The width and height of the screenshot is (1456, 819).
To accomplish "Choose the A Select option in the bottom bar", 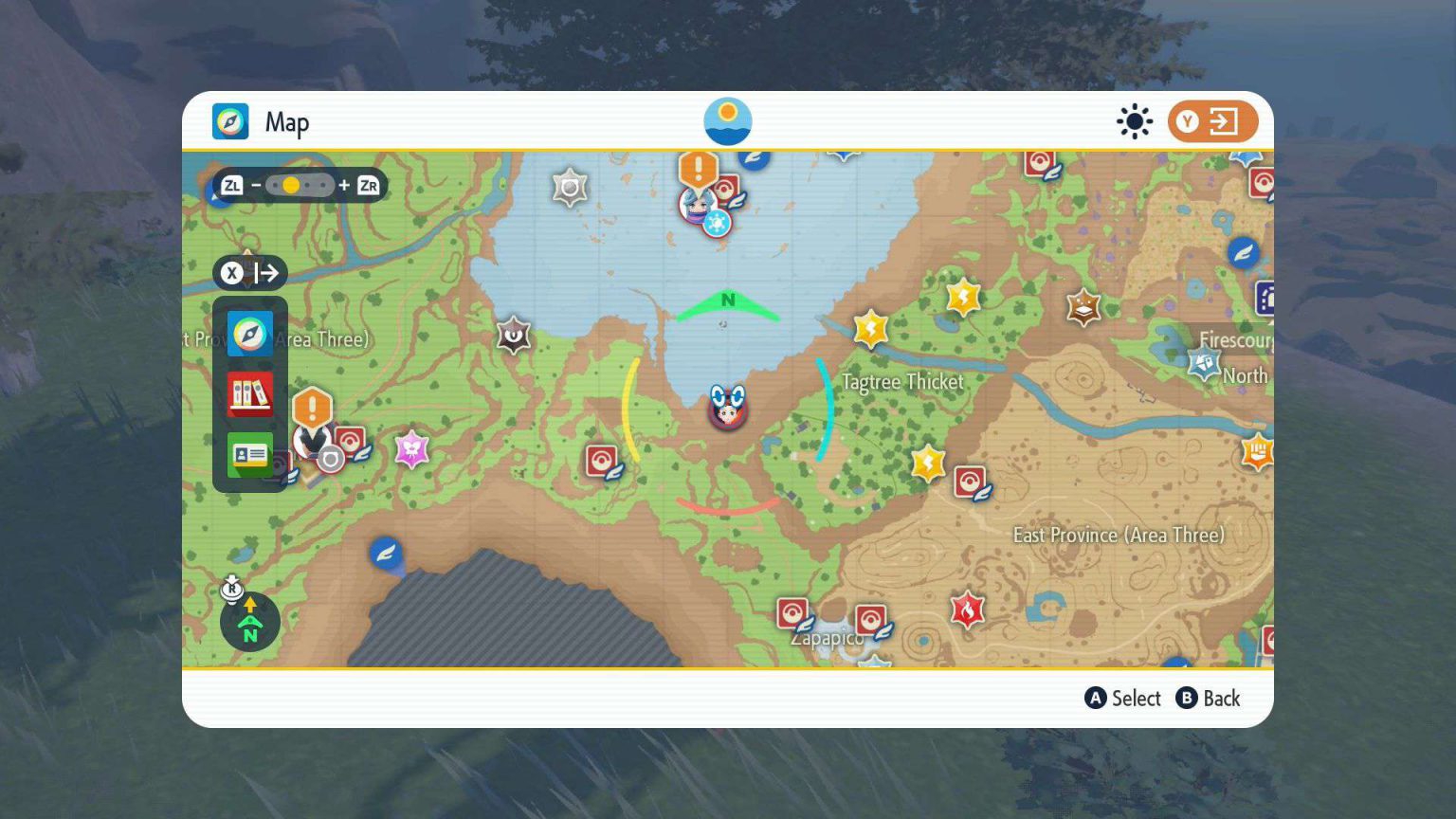I will pos(1122,699).
